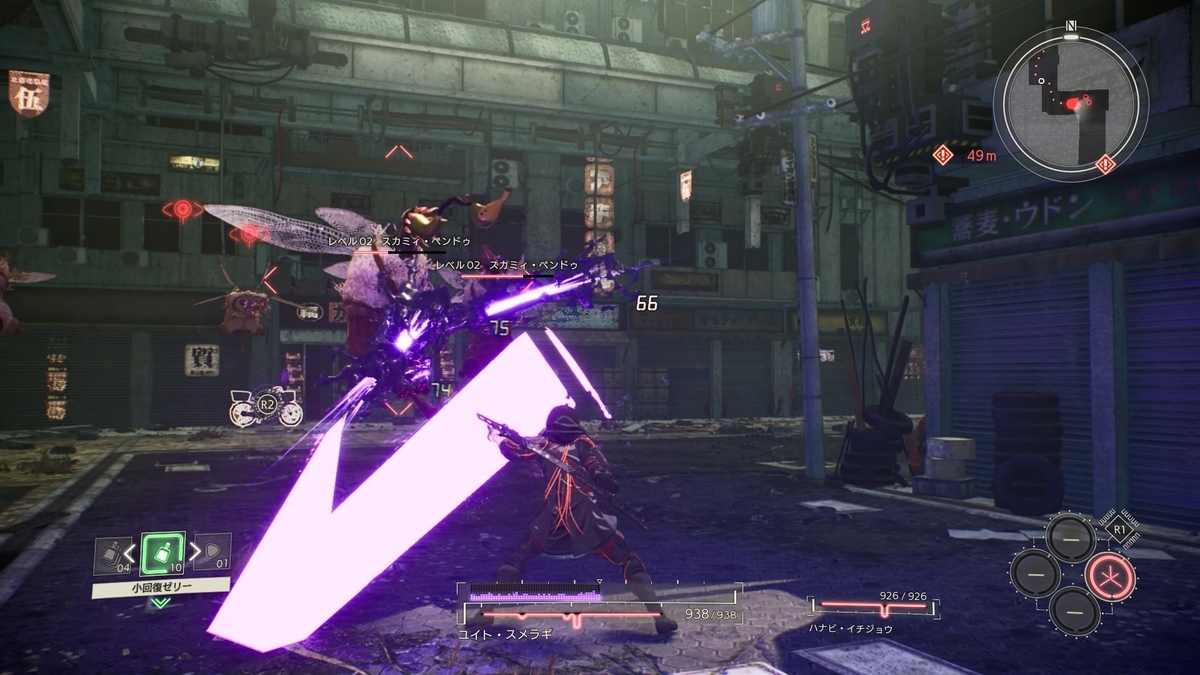Expand the green double chevron under the item name
Image resolution: width=1200 pixels, height=675 pixels.
coord(160,603)
